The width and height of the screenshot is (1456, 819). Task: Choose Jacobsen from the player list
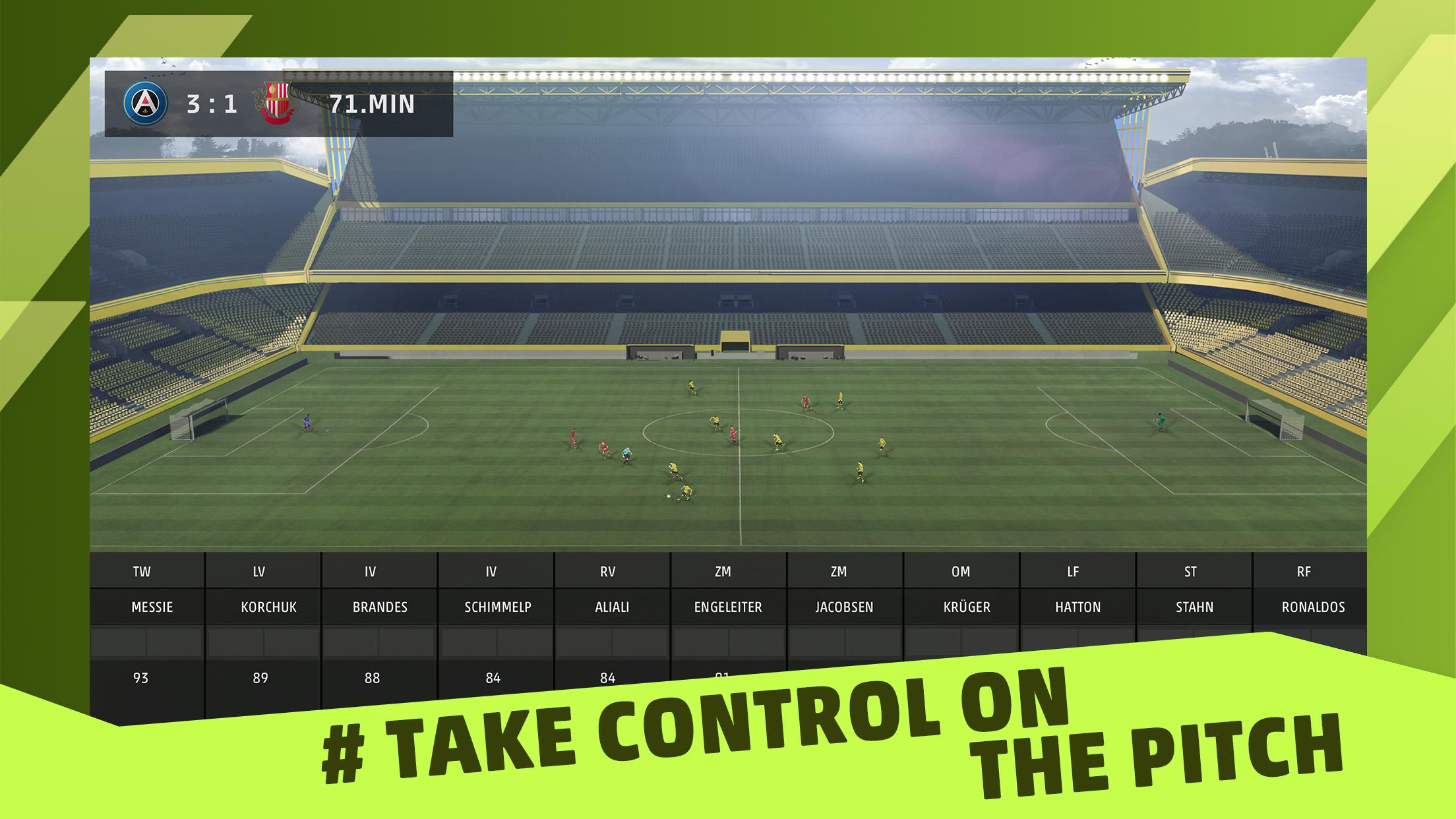point(844,607)
